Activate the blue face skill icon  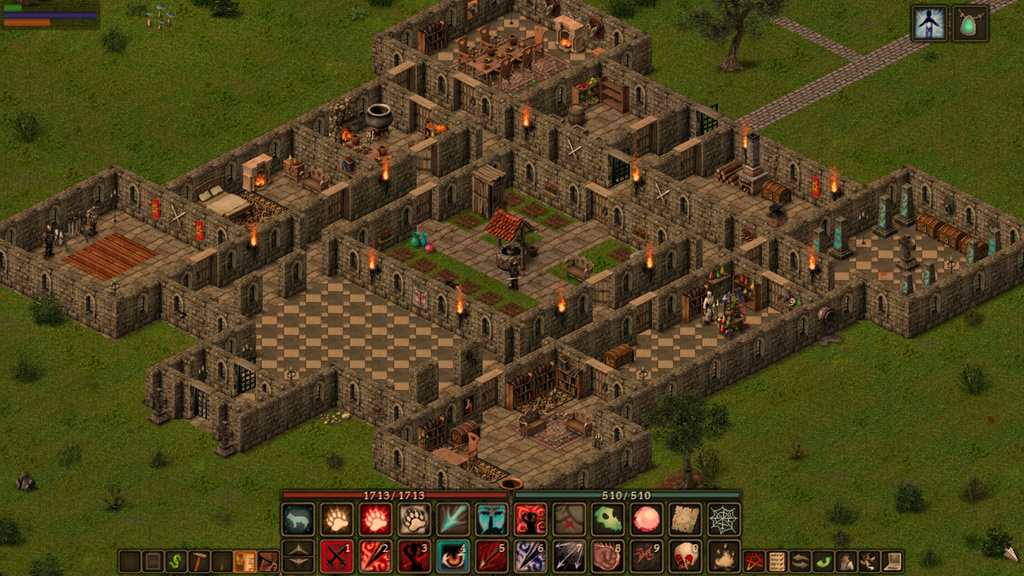(x=491, y=519)
